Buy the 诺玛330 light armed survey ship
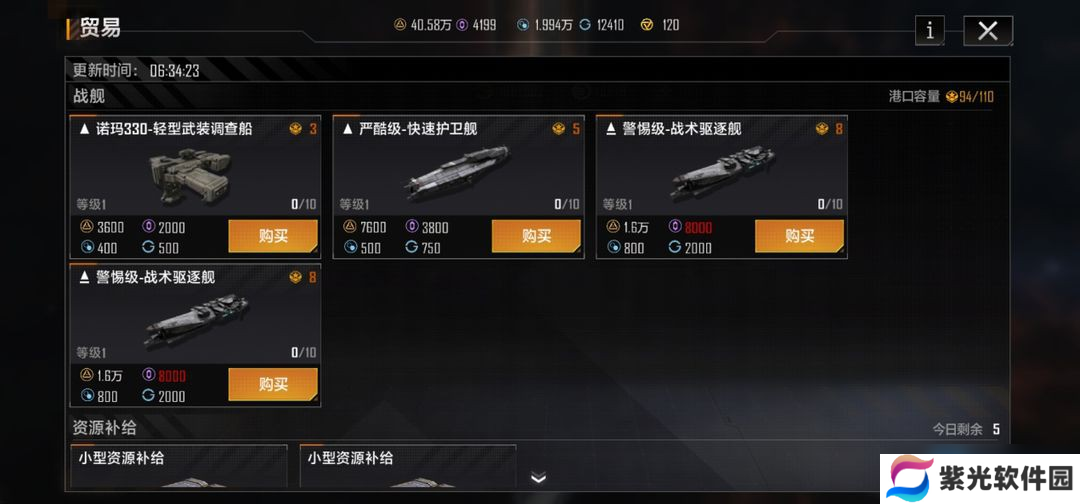This screenshot has width=1080, height=504. tap(273, 236)
